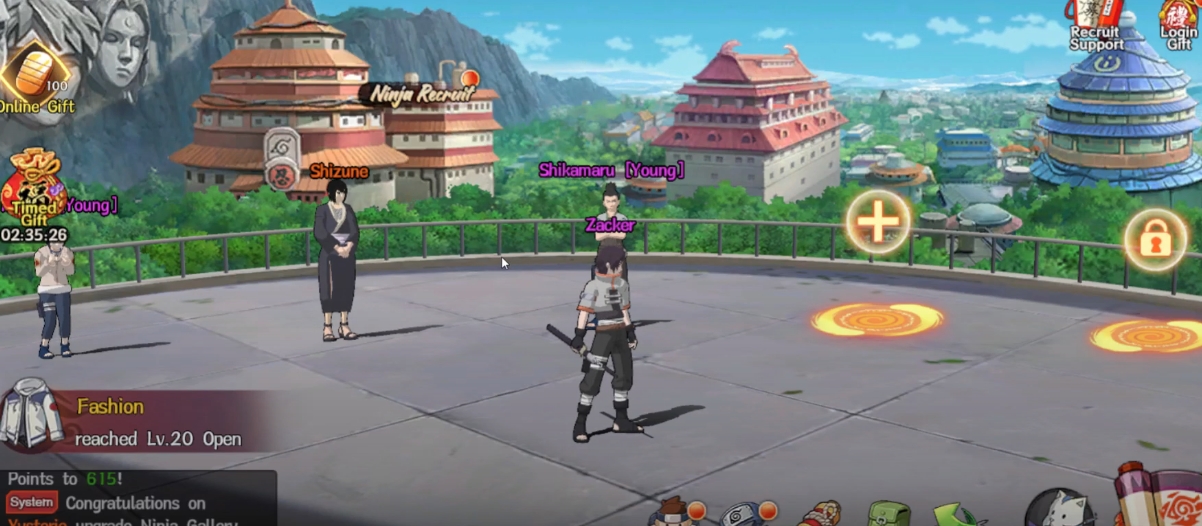
Task: Enter the Ninja Recruit building label
Action: tap(418, 94)
